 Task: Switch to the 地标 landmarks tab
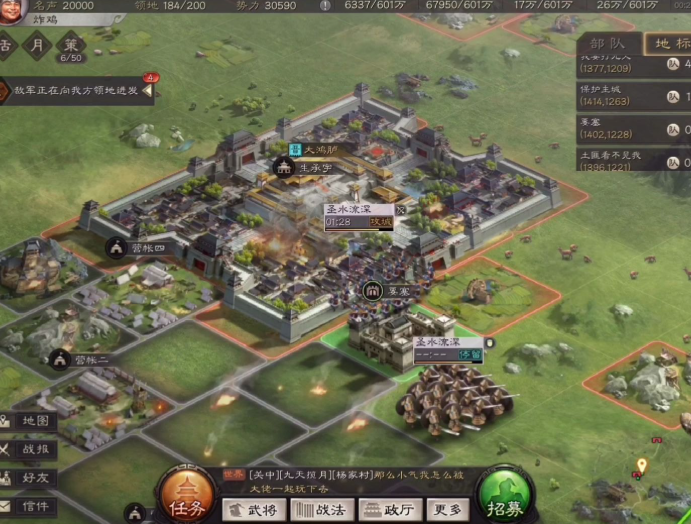pos(668,43)
